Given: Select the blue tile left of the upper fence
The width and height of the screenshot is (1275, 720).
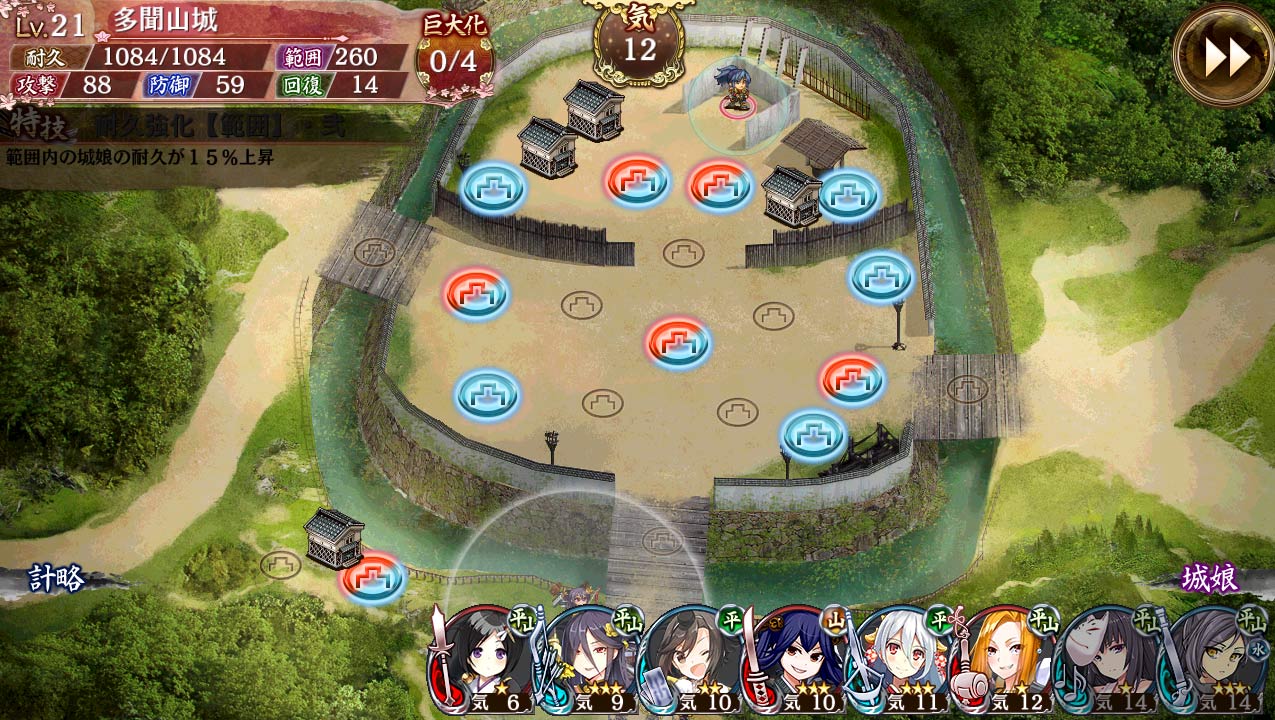Looking at the screenshot, I should tap(493, 187).
